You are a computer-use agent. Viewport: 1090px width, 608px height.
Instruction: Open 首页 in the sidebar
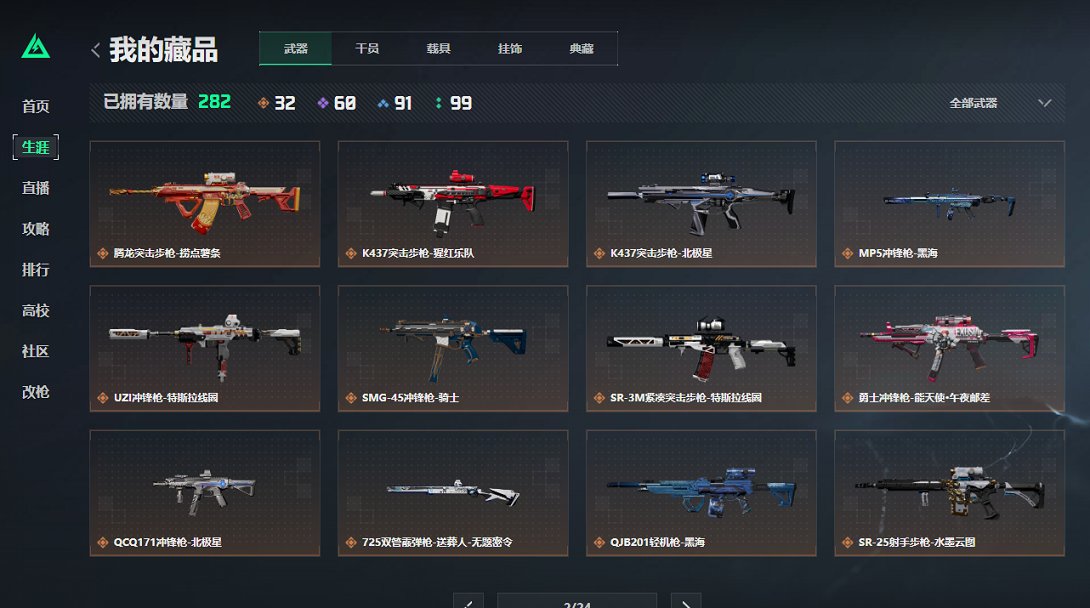click(36, 107)
